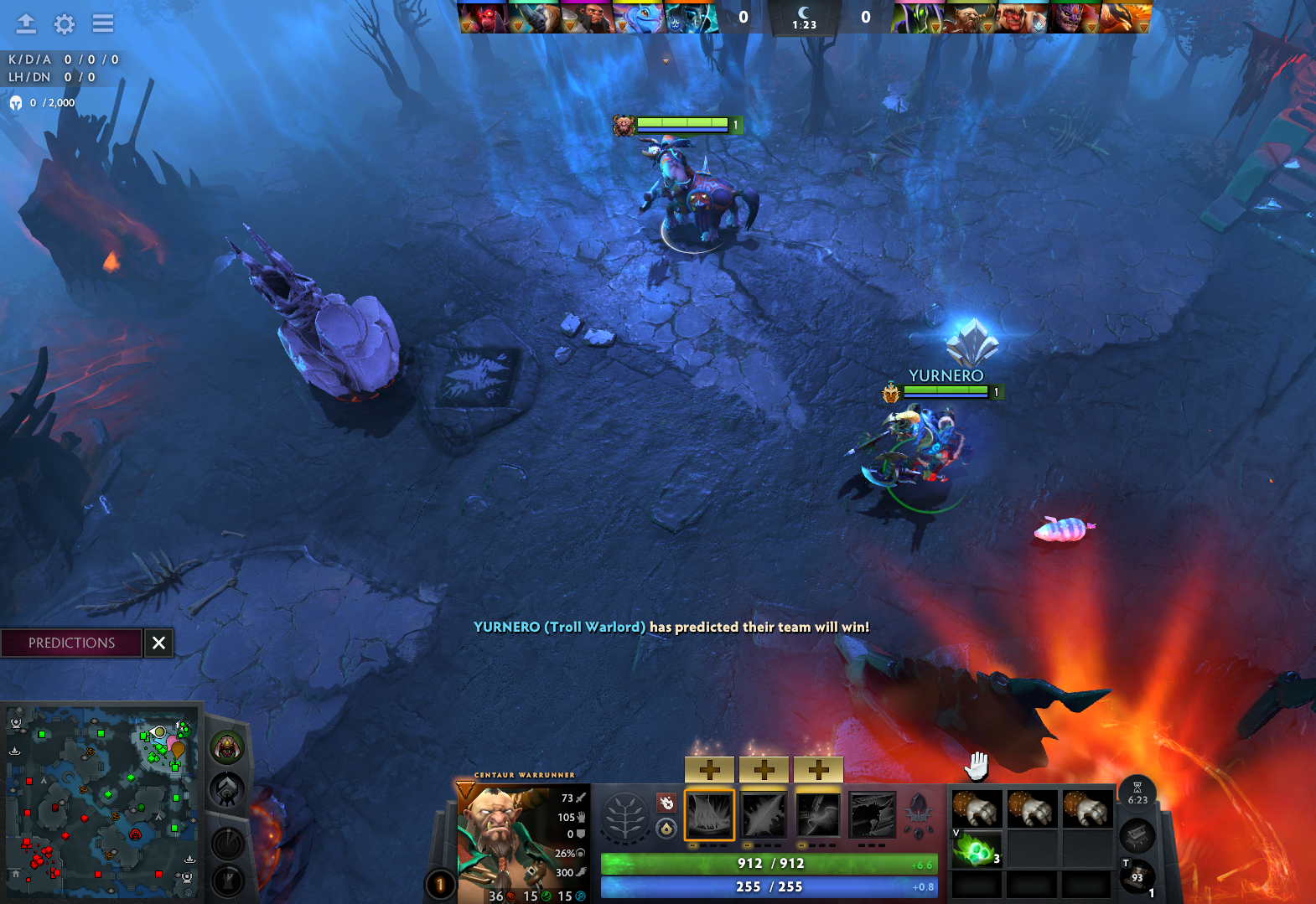The width and height of the screenshot is (1316, 904).
Task: Activate the Town Portal Scroll slot
Action: pos(1137,876)
